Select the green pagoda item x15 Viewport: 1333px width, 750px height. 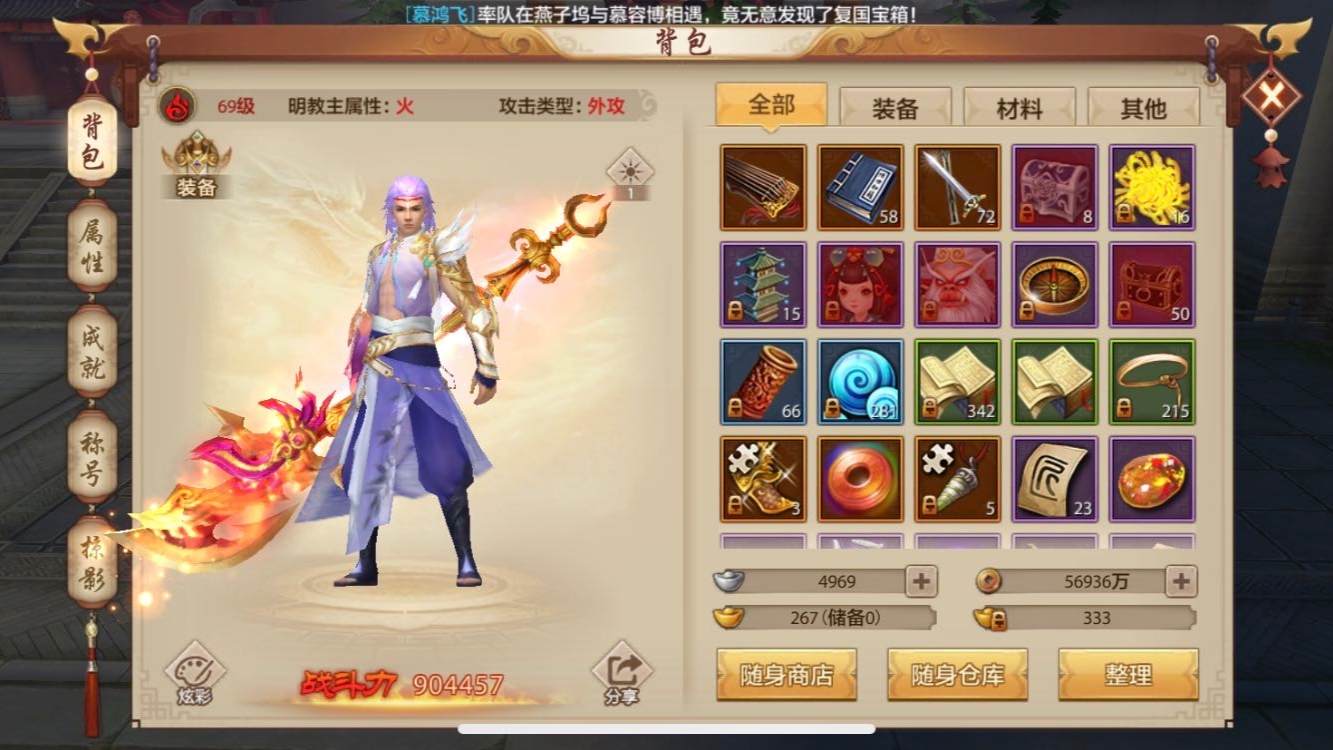tap(764, 284)
